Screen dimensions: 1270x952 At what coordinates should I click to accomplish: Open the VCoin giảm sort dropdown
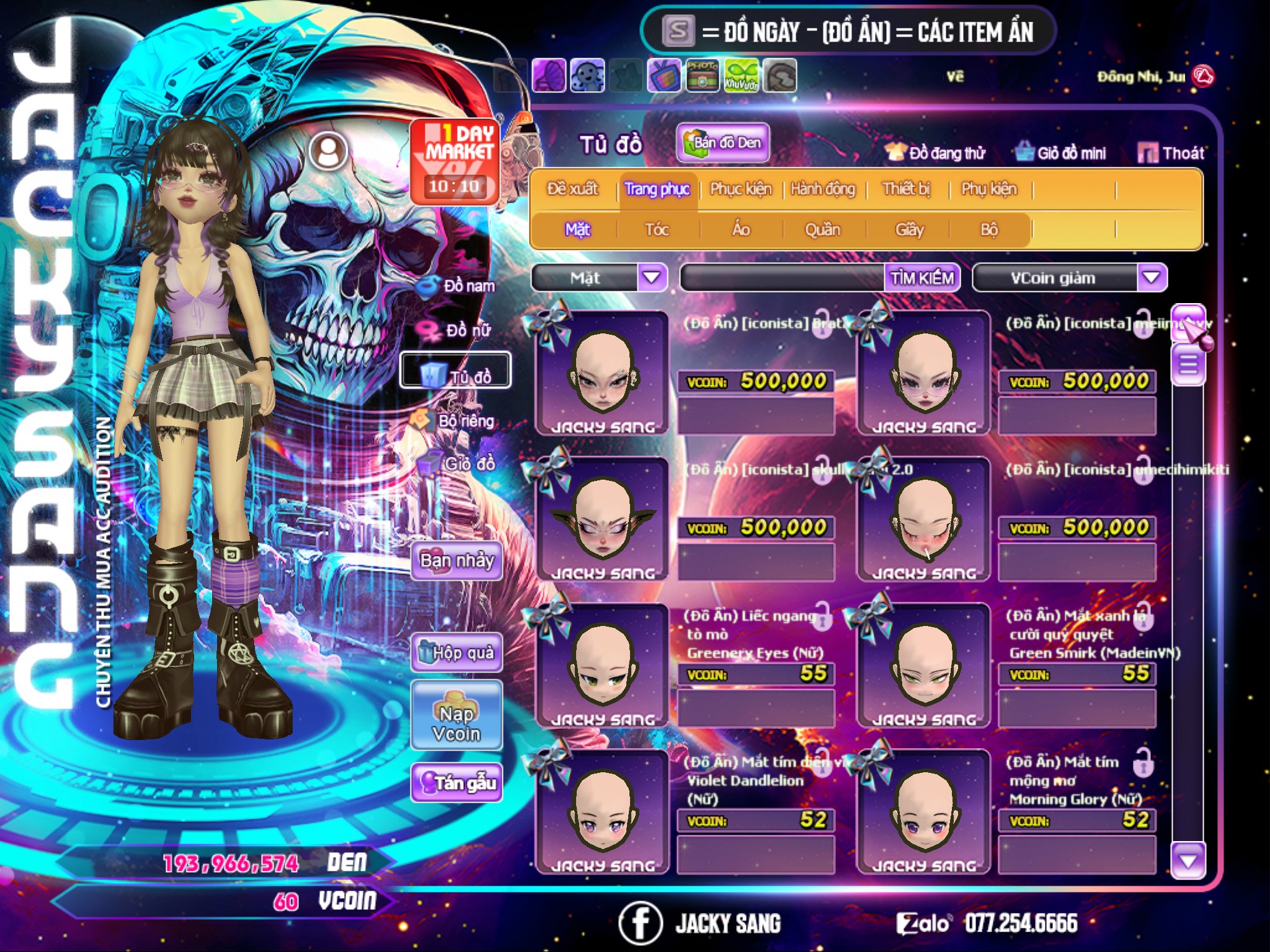point(1152,278)
